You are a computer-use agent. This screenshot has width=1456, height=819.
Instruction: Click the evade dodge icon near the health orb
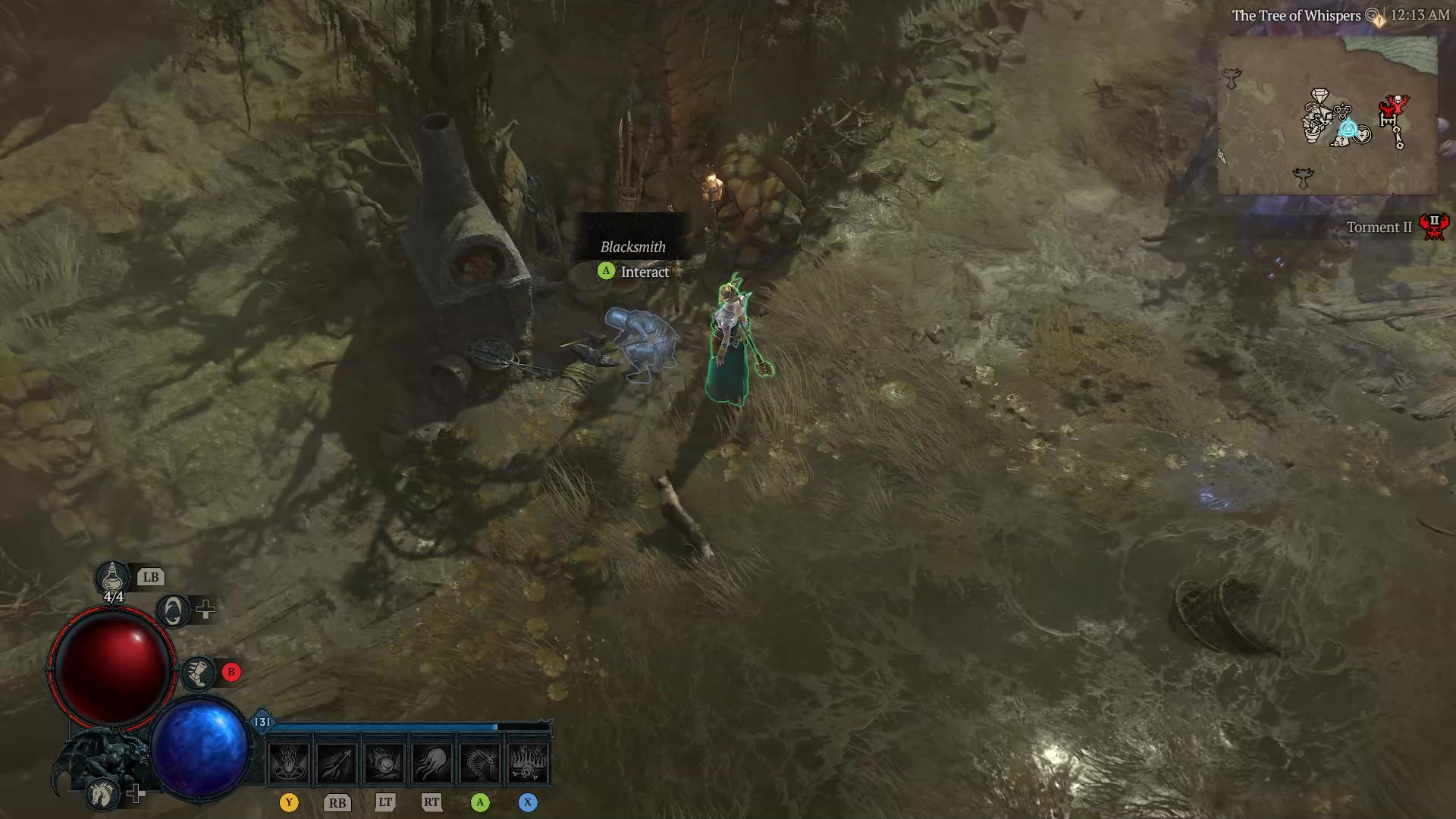(173, 611)
